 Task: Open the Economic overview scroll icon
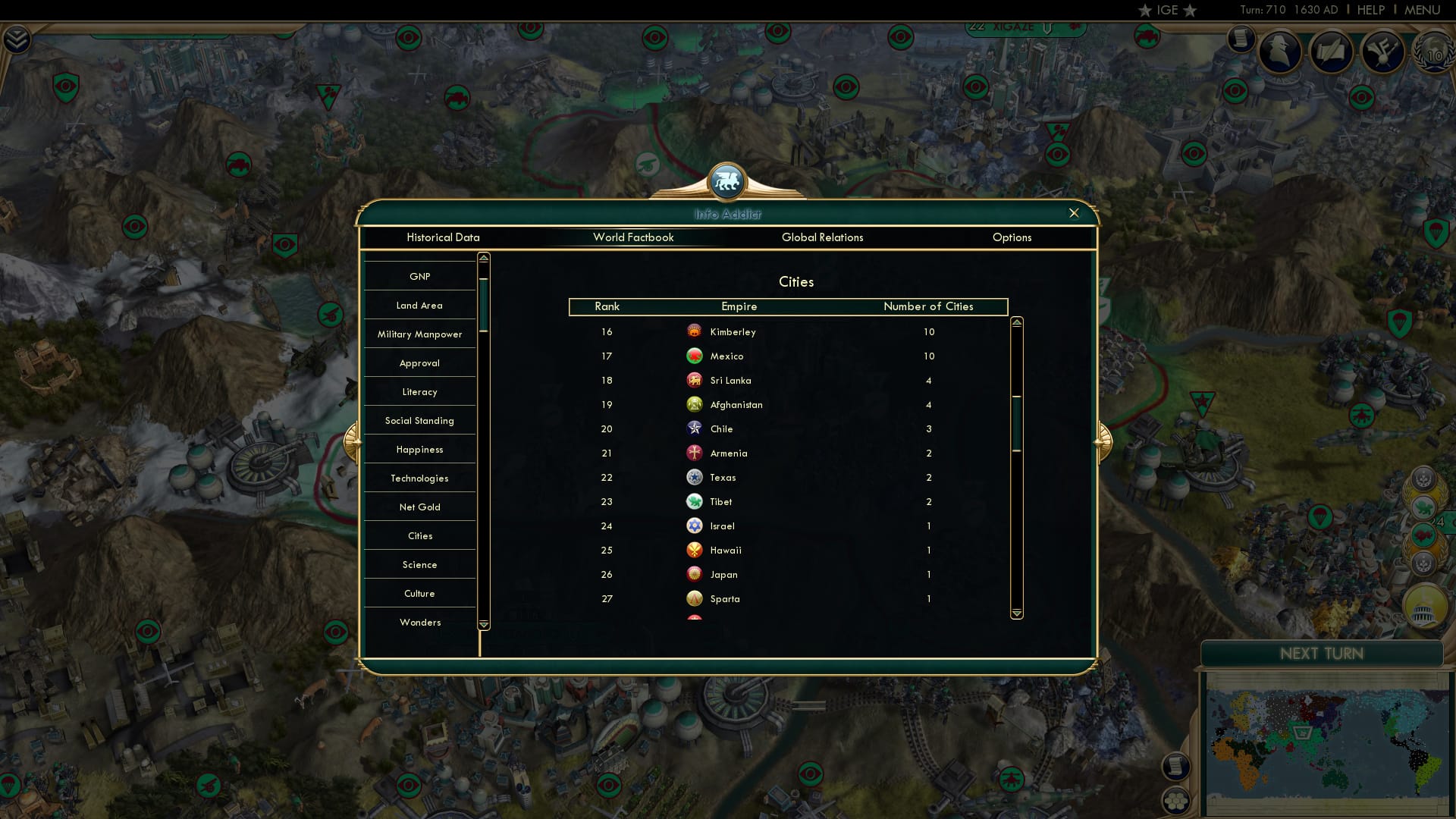[1241, 38]
